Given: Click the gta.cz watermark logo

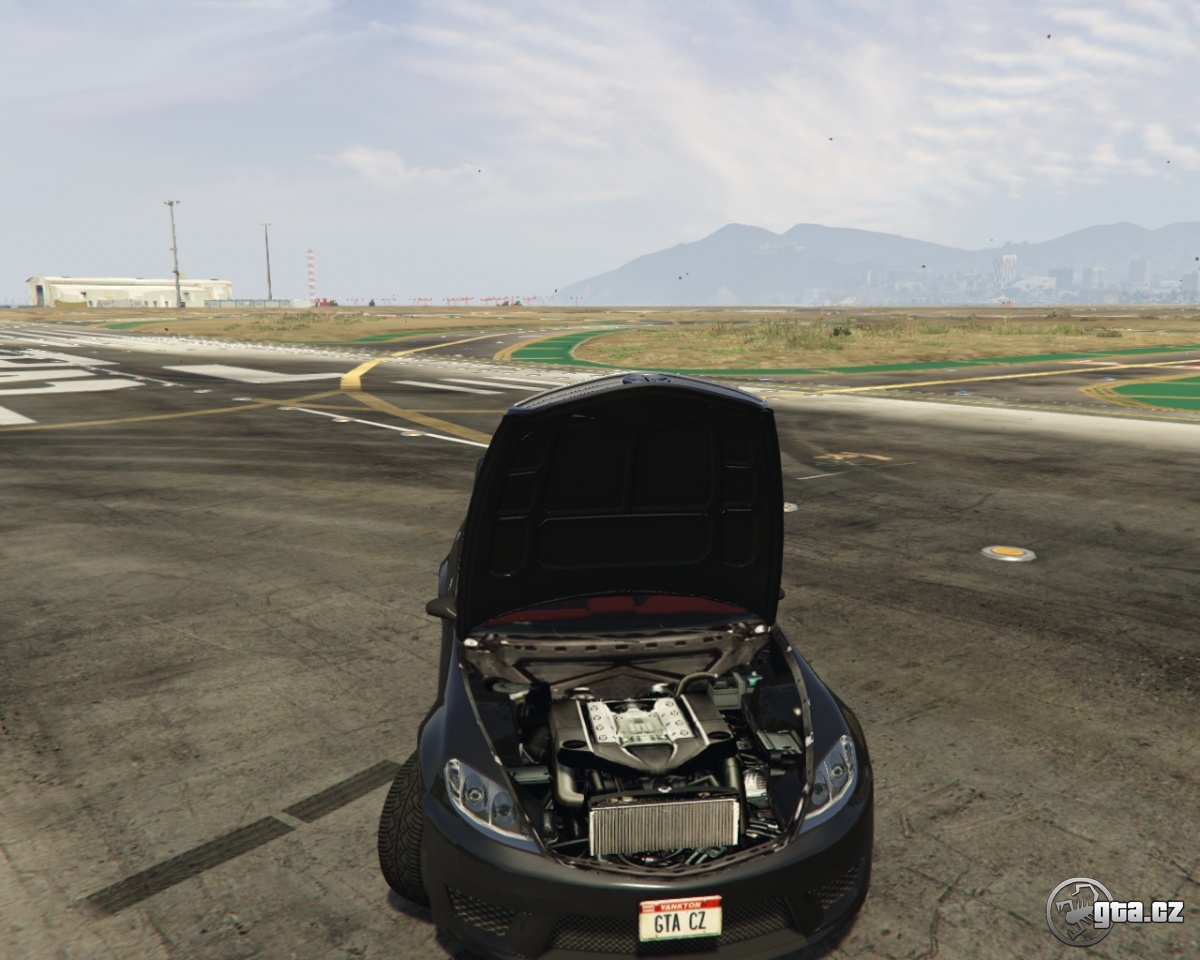Looking at the screenshot, I should tap(1114, 911).
